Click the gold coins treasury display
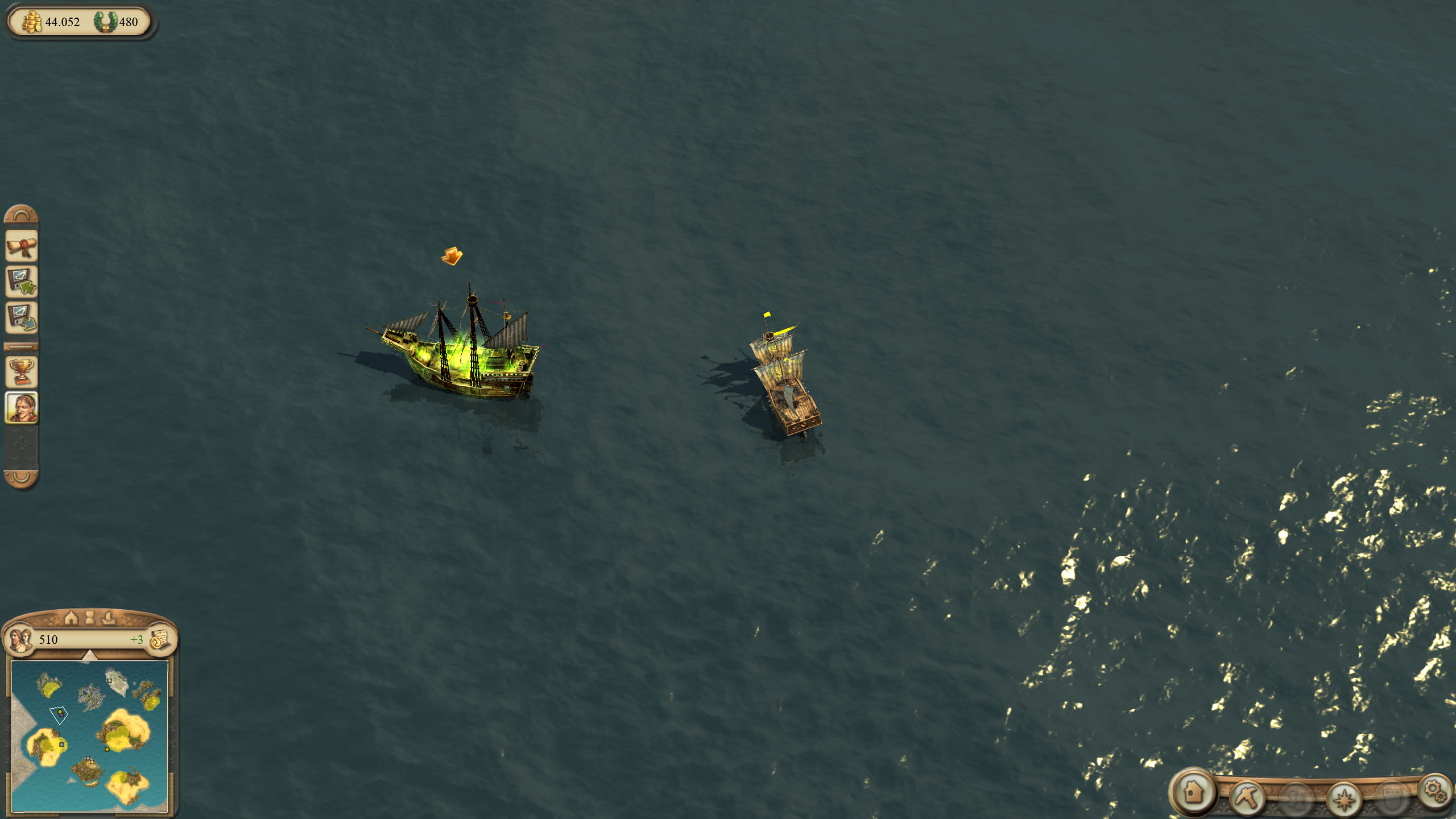Viewport: 1456px width, 819px height. (x=32, y=22)
